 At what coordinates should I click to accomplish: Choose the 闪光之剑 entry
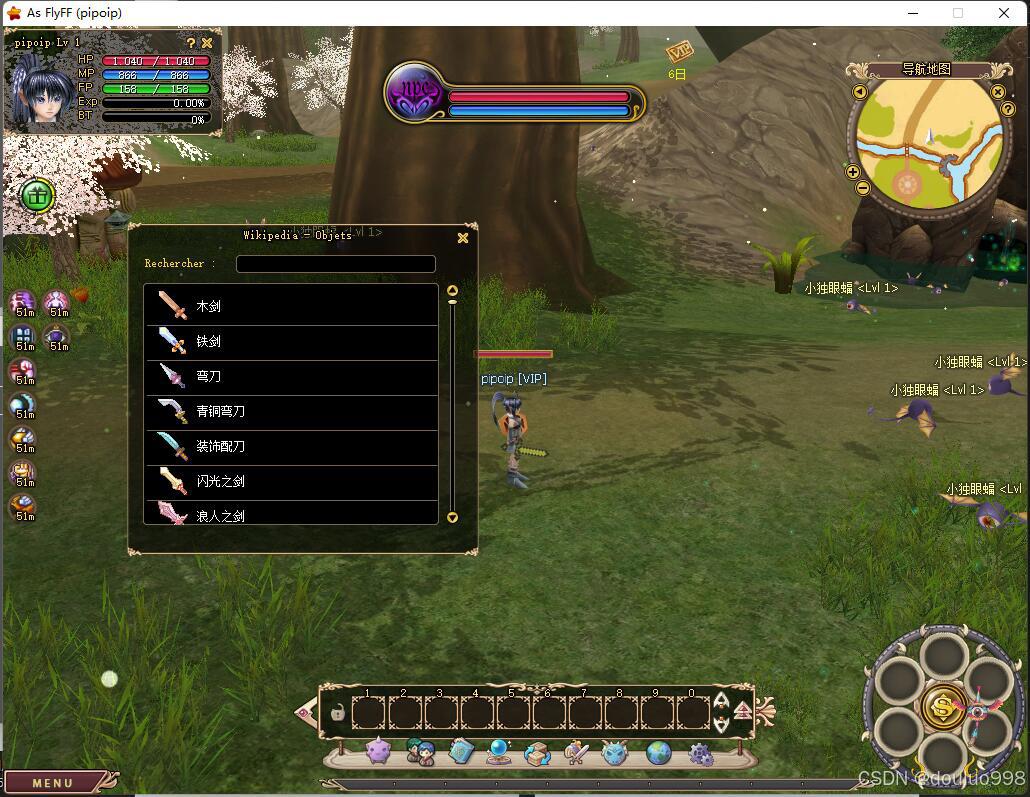(292, 481)
